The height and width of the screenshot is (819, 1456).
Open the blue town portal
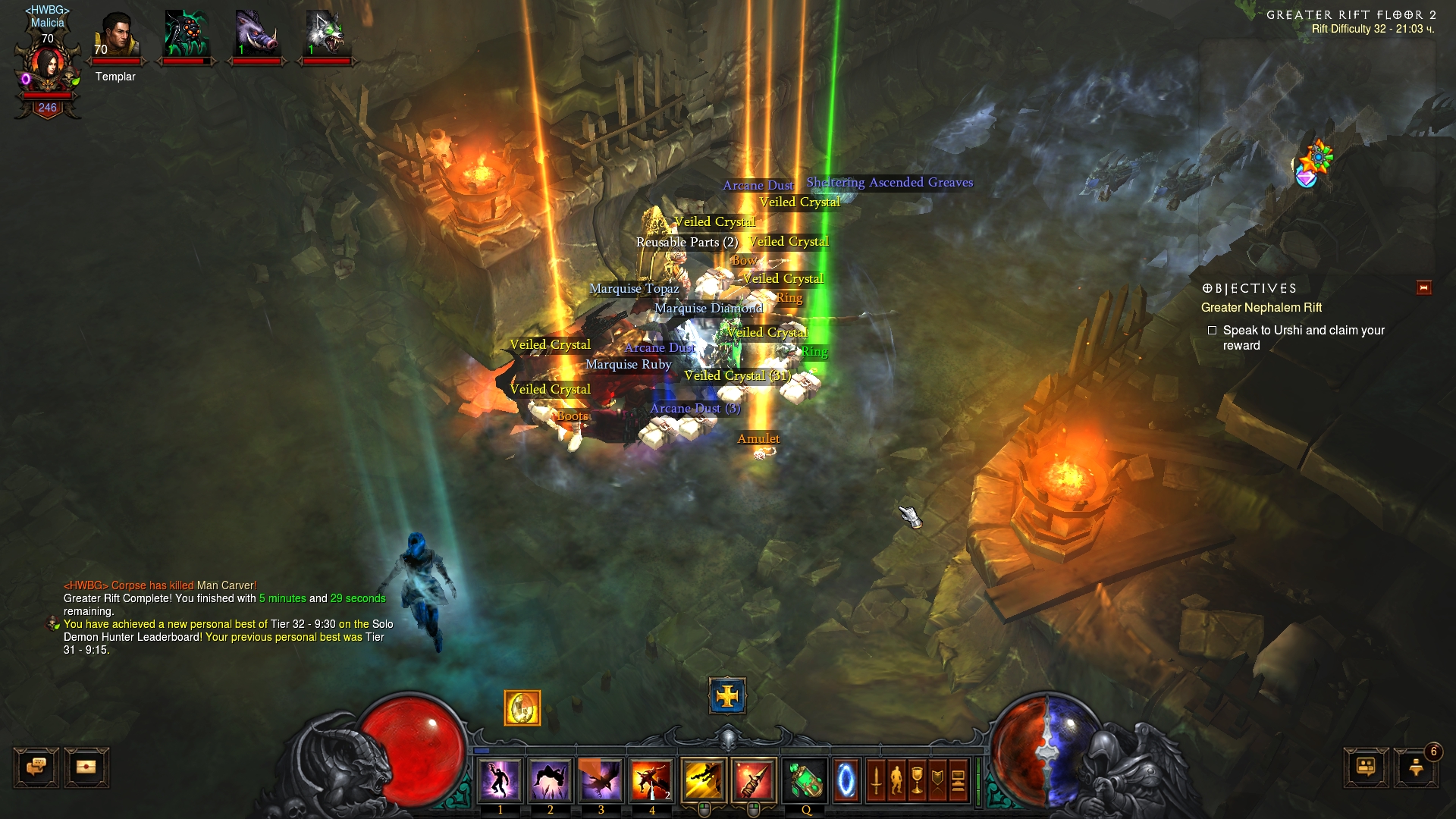click(x=846, y=779)
